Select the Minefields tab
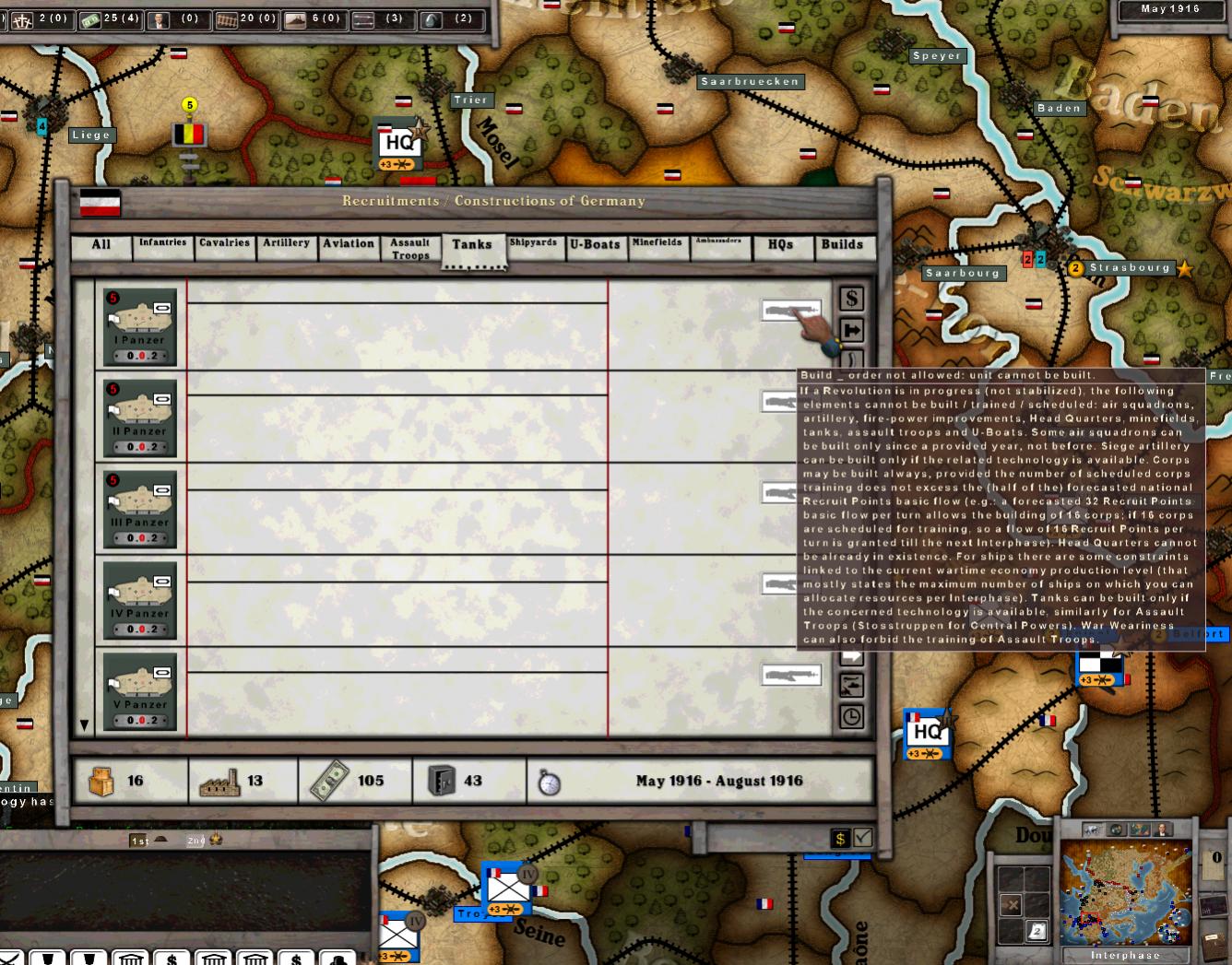 click(x=657, y=245)
